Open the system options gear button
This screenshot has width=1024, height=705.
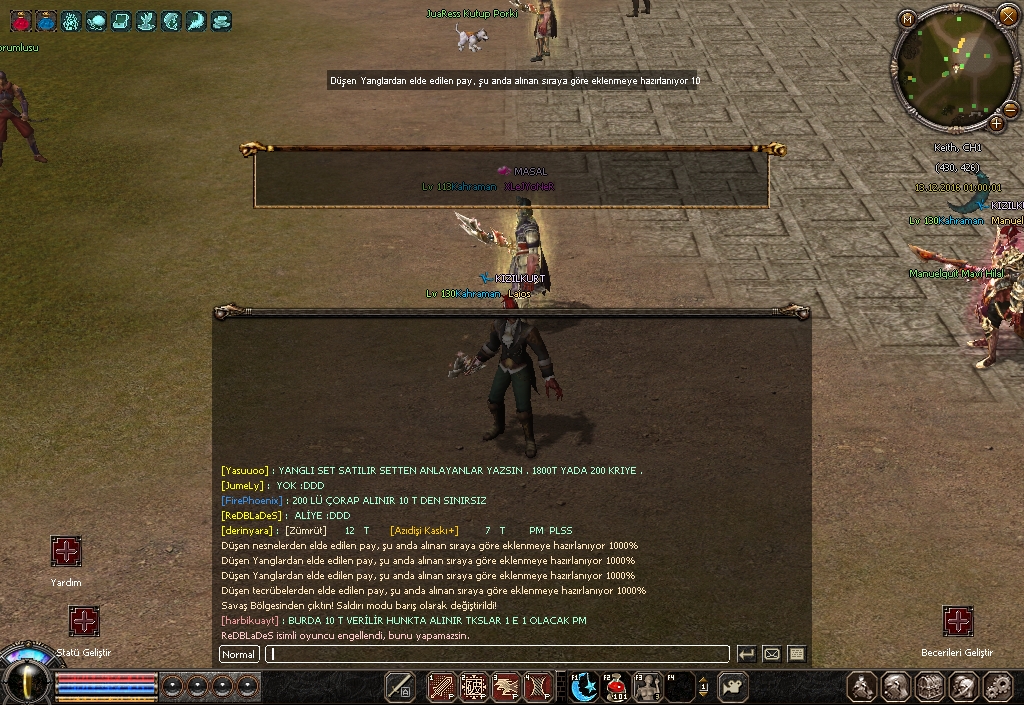click(x=997, y=686)
